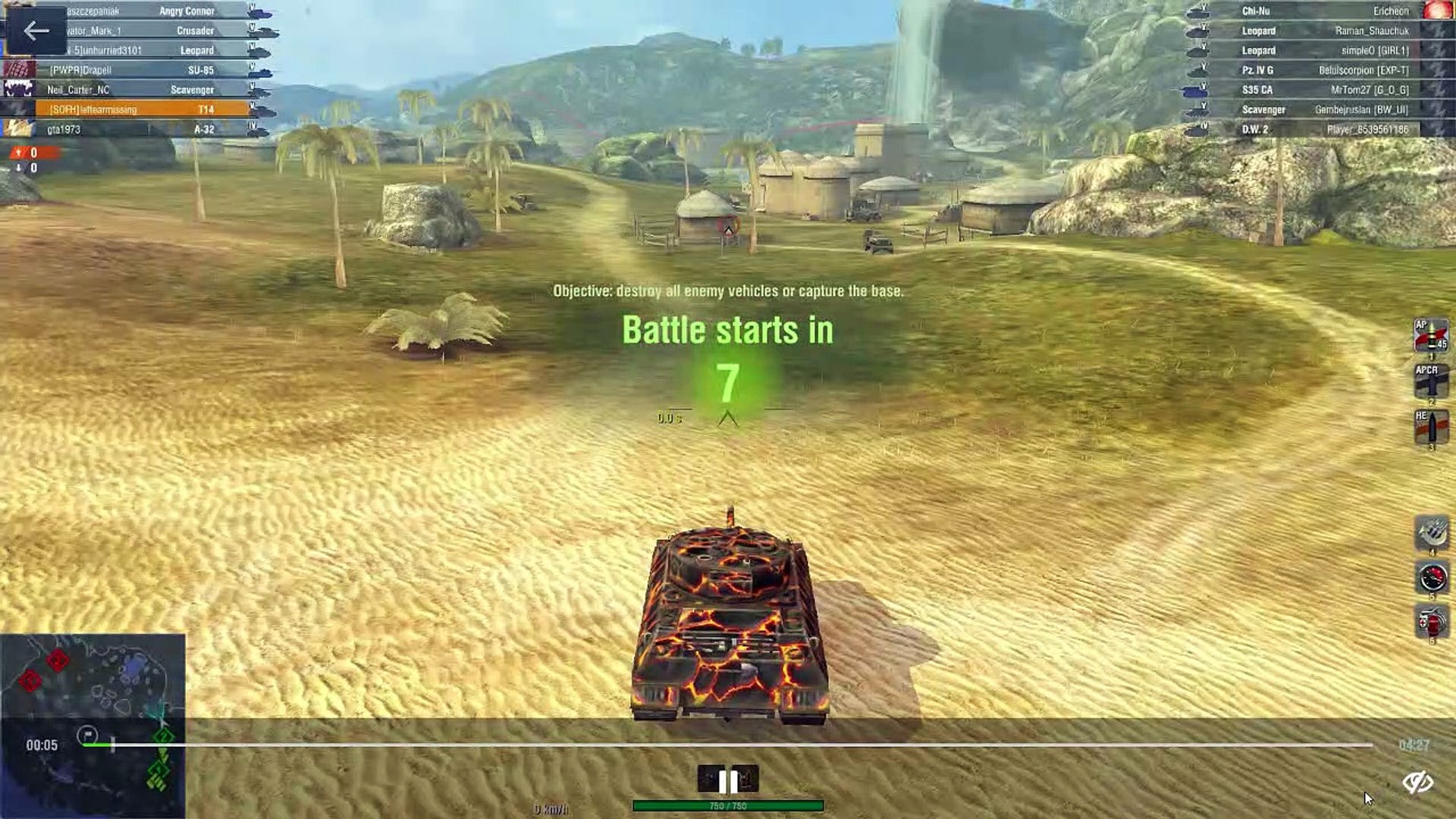Seek along the replay progress bar
1456x819 pixels.
coord(728,745)
